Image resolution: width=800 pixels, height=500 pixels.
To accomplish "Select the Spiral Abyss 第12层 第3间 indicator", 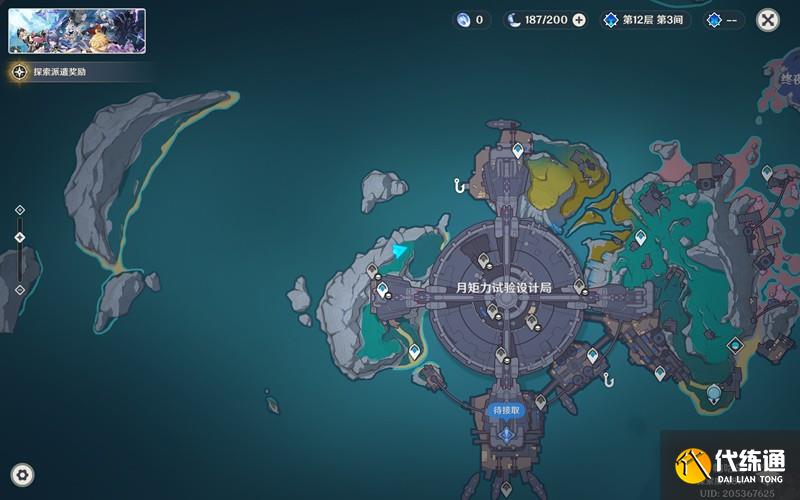I will click(646, 20).
